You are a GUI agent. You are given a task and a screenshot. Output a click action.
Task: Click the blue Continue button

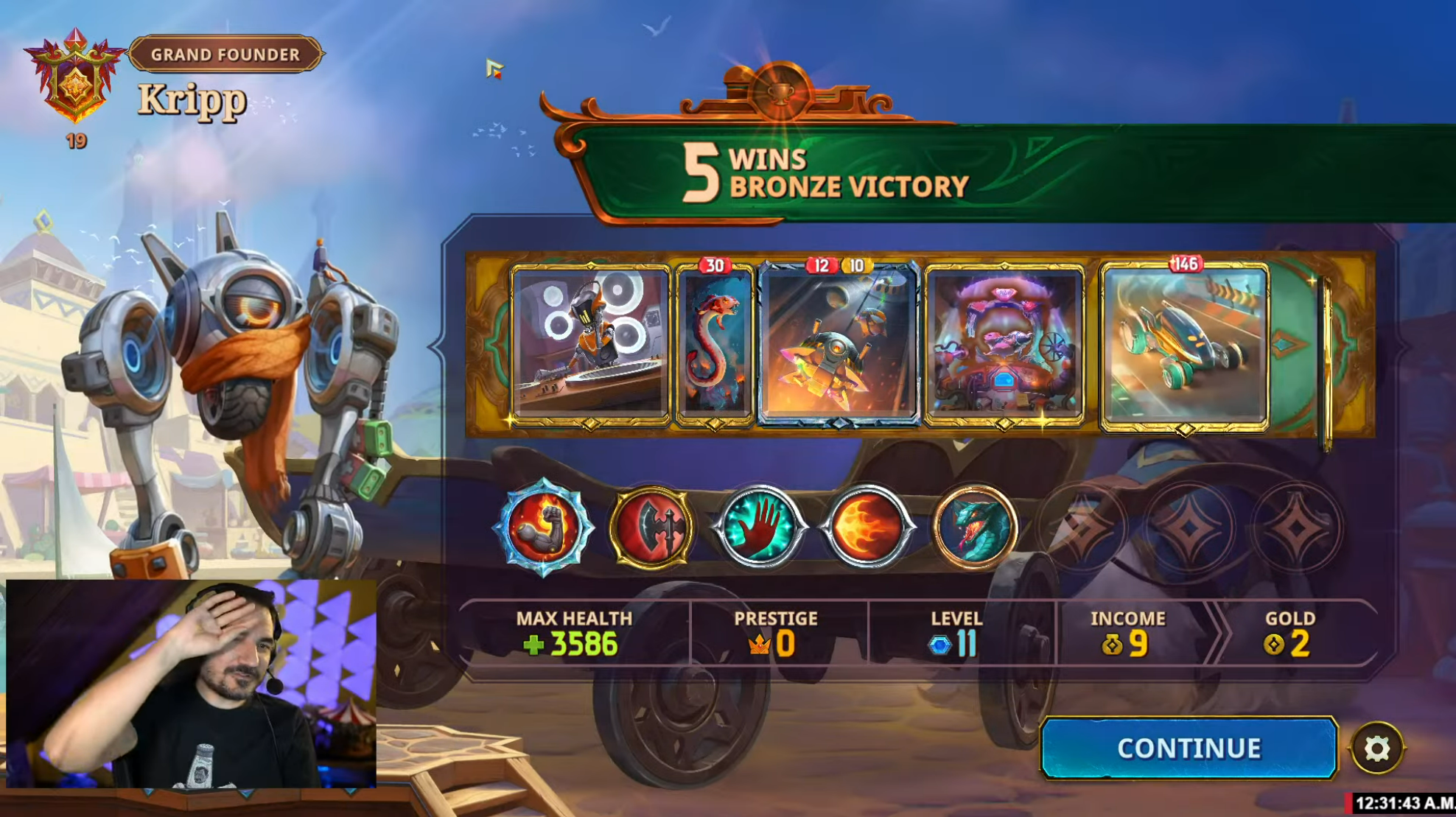tap(1188, 748)
